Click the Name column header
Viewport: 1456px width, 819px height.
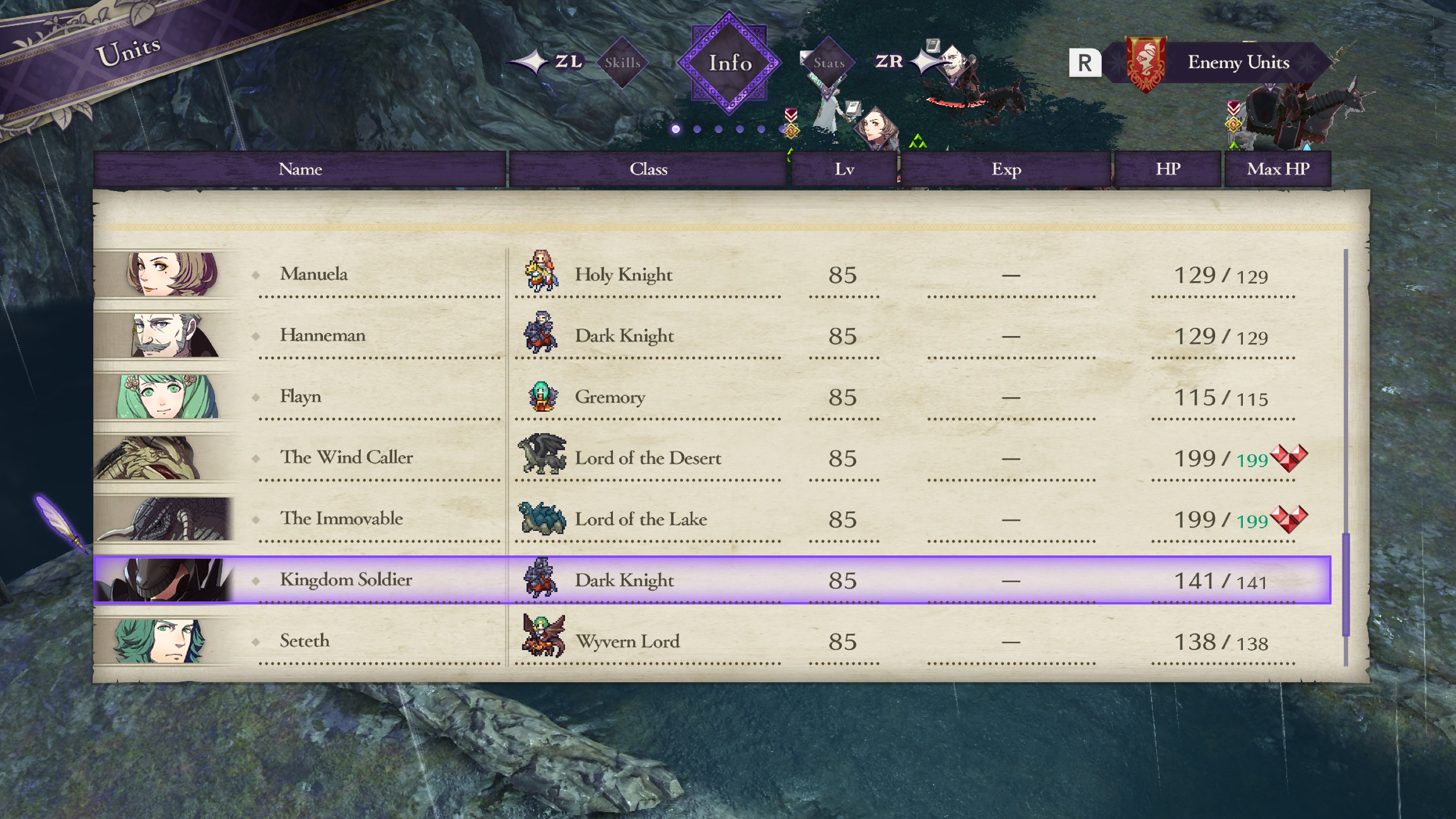(x=301, y=168)
